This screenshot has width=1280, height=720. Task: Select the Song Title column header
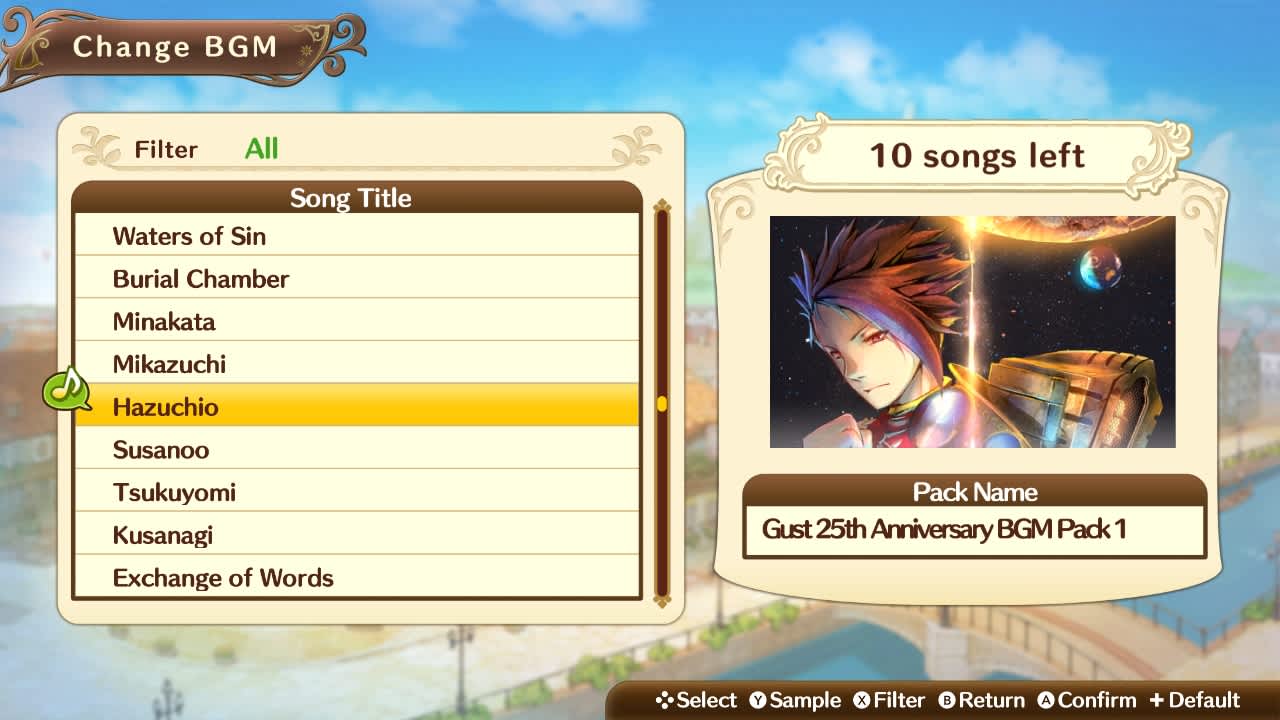[x=350, y=198]
